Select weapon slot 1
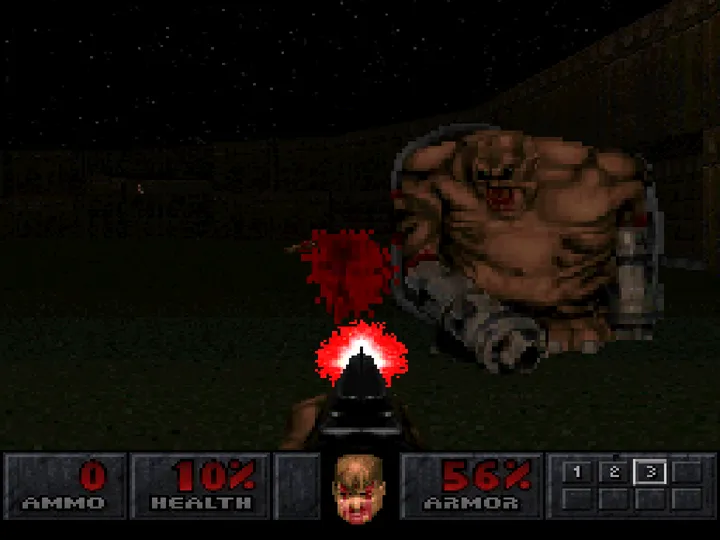The width and height of the screenshot is (720, 540). click(576, 473)
